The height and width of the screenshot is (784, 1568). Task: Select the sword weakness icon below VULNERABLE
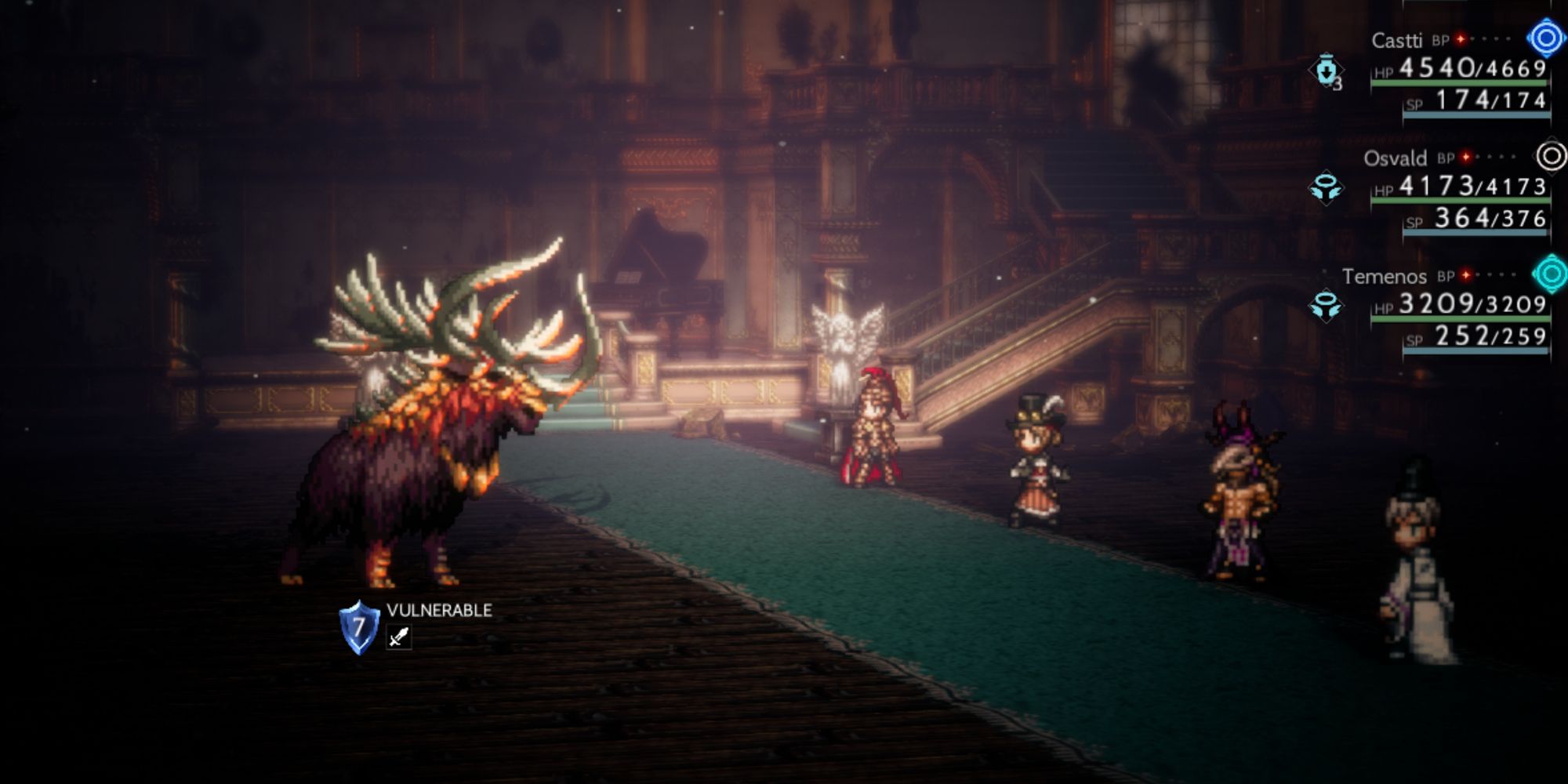[x=398, y=637]
